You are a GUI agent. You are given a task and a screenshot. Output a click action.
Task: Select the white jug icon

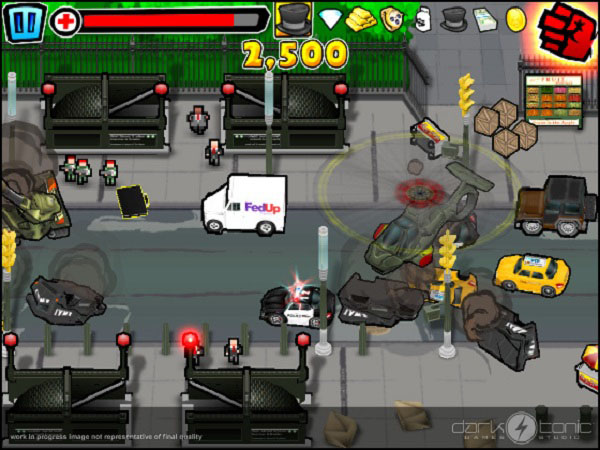pos(423,18)
